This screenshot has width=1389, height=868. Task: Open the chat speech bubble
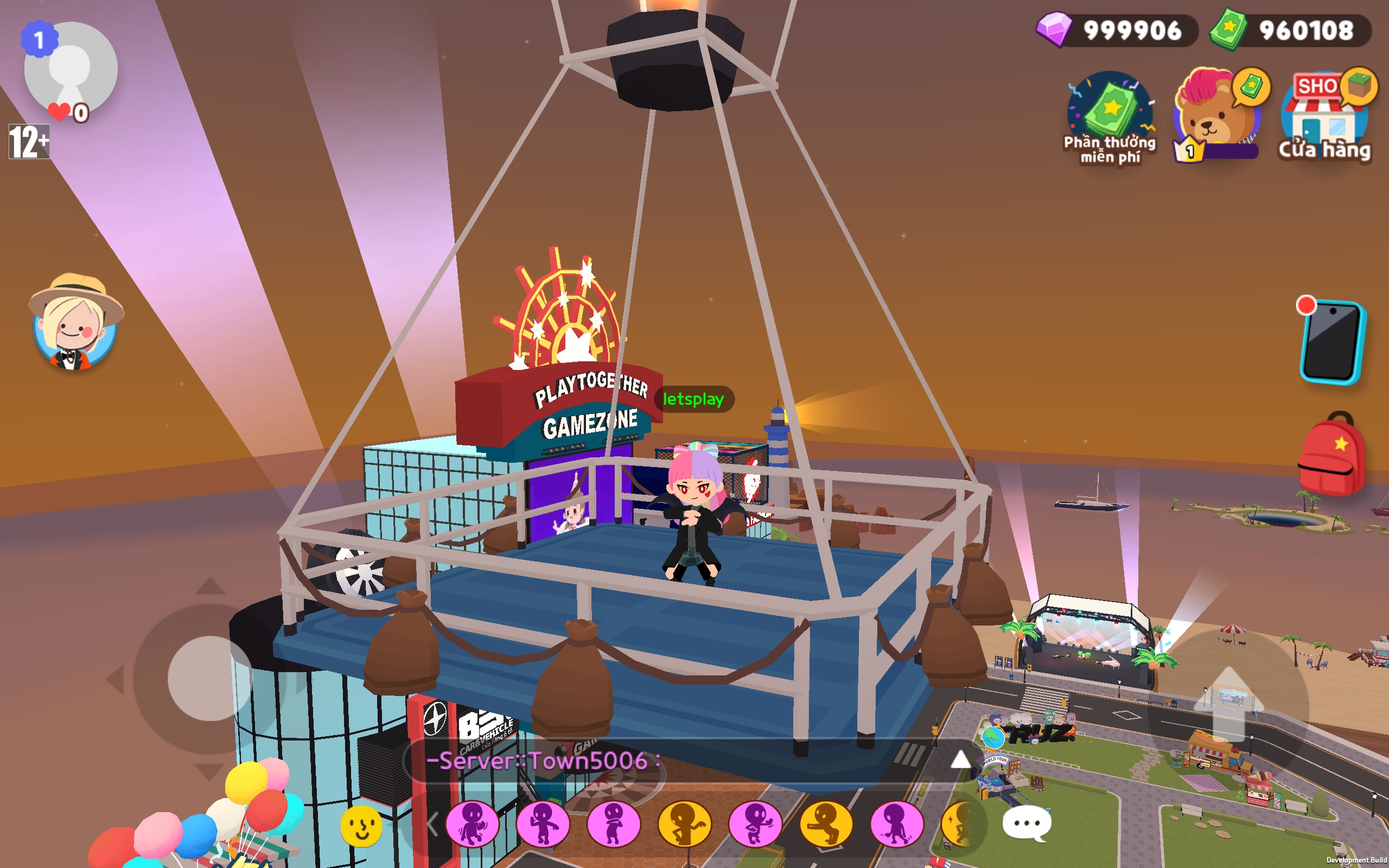tap(1026, 824)
